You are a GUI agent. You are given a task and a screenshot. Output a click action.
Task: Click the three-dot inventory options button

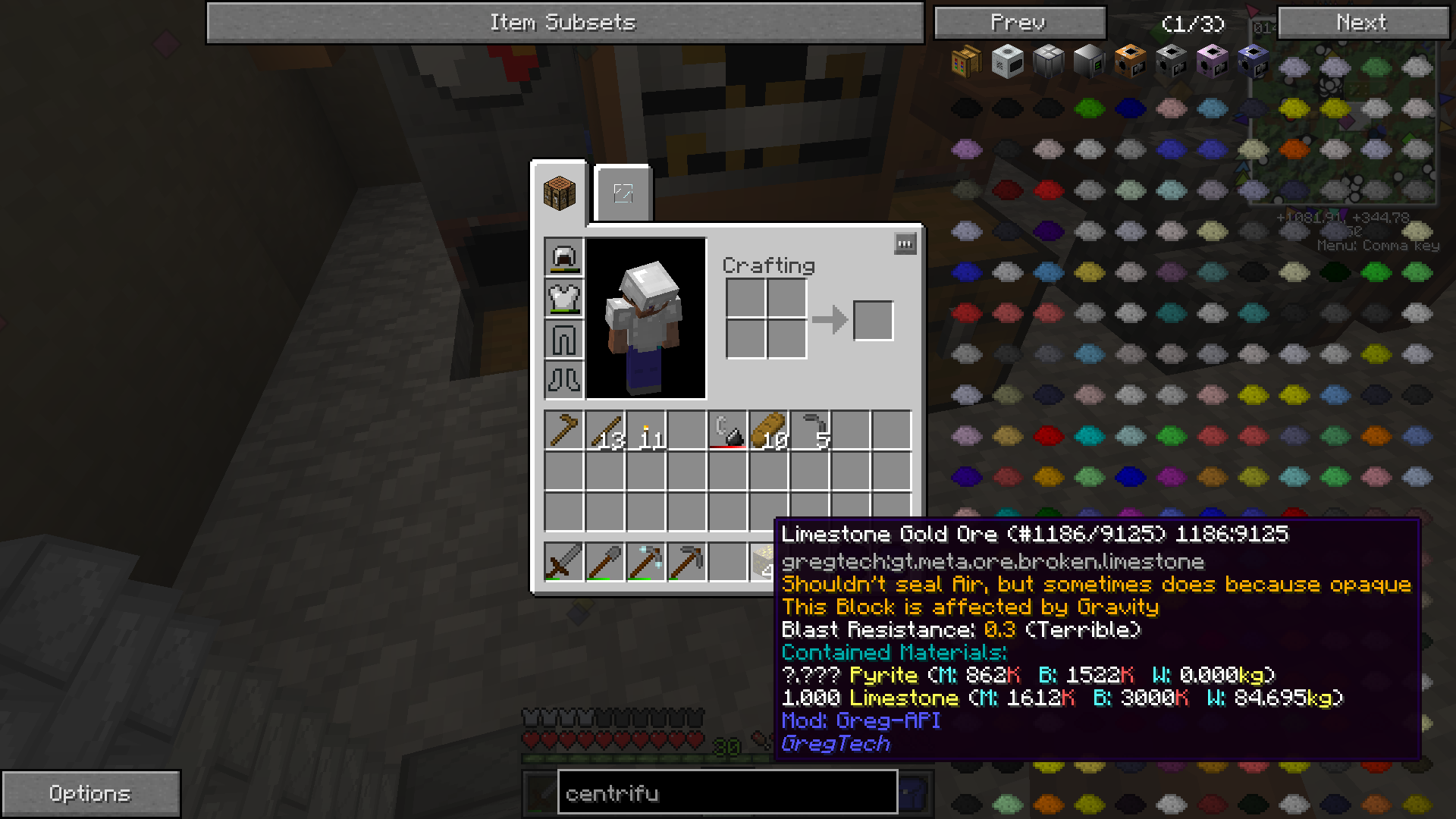[x=905, y=243]
